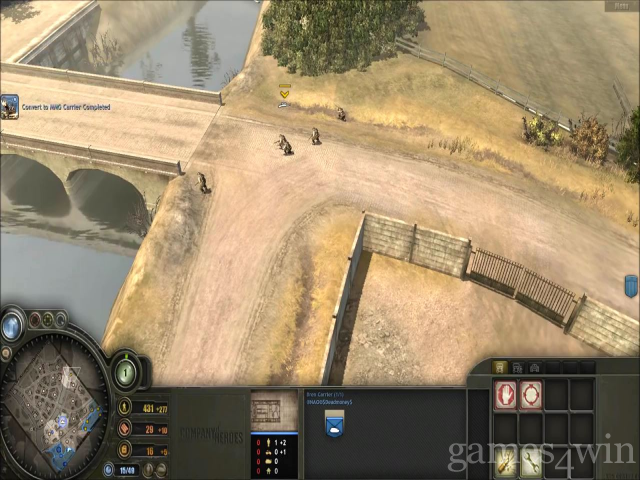
Task: Click the green number 1 control group badge
Action: coord(125,372)
